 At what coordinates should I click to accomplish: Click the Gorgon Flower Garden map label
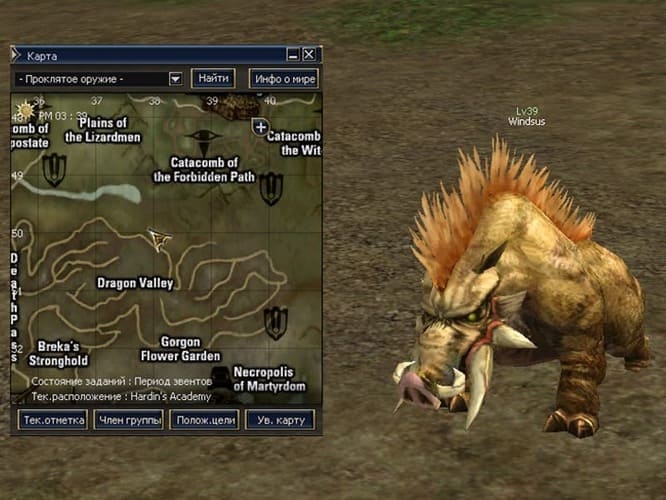point(179,348)
